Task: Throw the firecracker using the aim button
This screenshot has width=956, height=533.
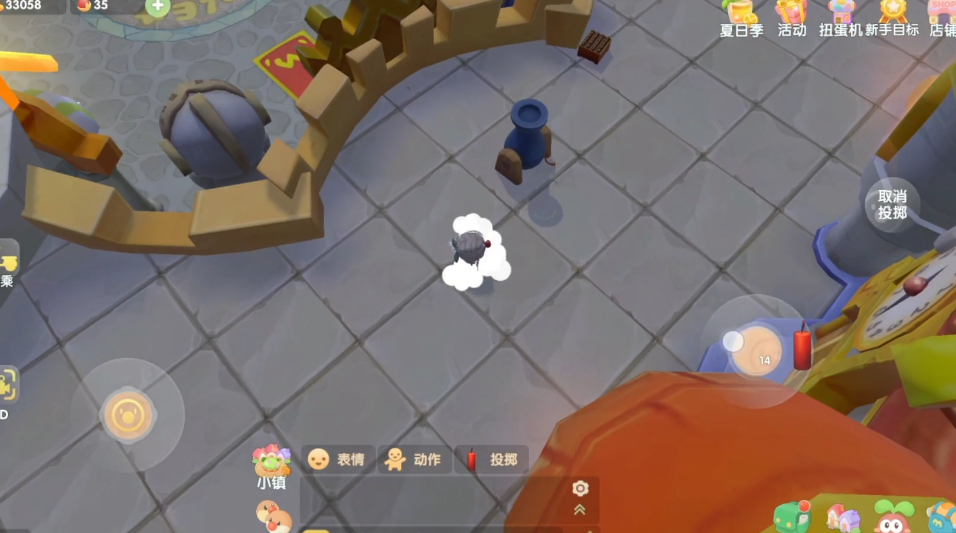Action: coord(757,350)
